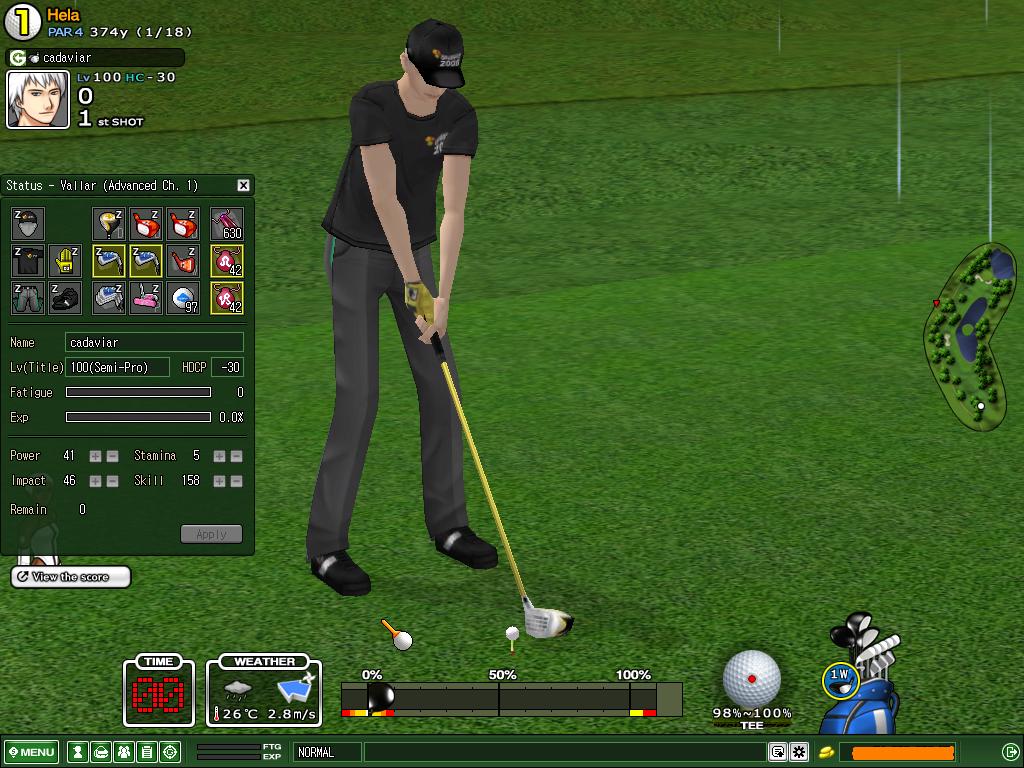Image resolution: width=1024 pixels, height=768 pixels.
Task: Click the Apply stats button
Action: tap(211, 534)
